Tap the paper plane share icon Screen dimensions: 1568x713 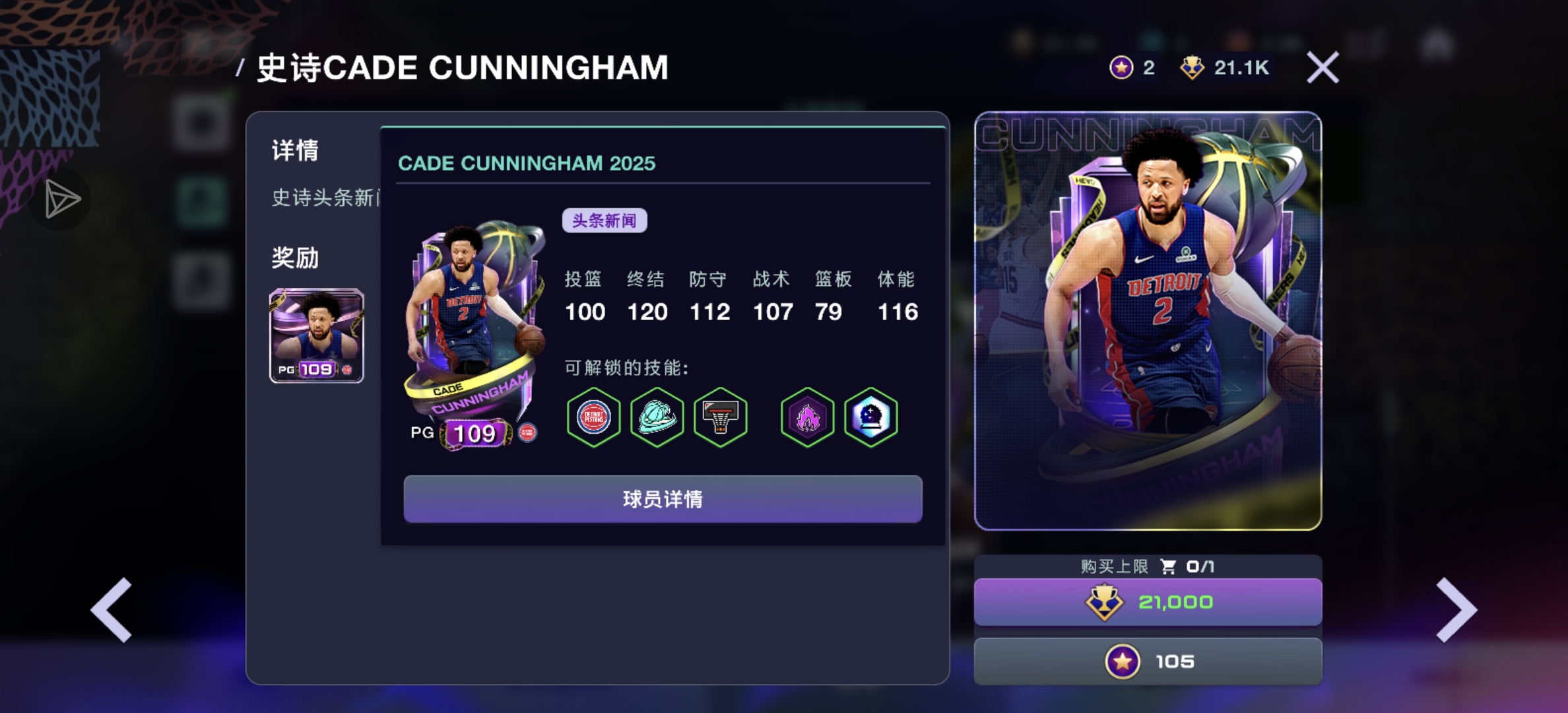tap(61, 199)
